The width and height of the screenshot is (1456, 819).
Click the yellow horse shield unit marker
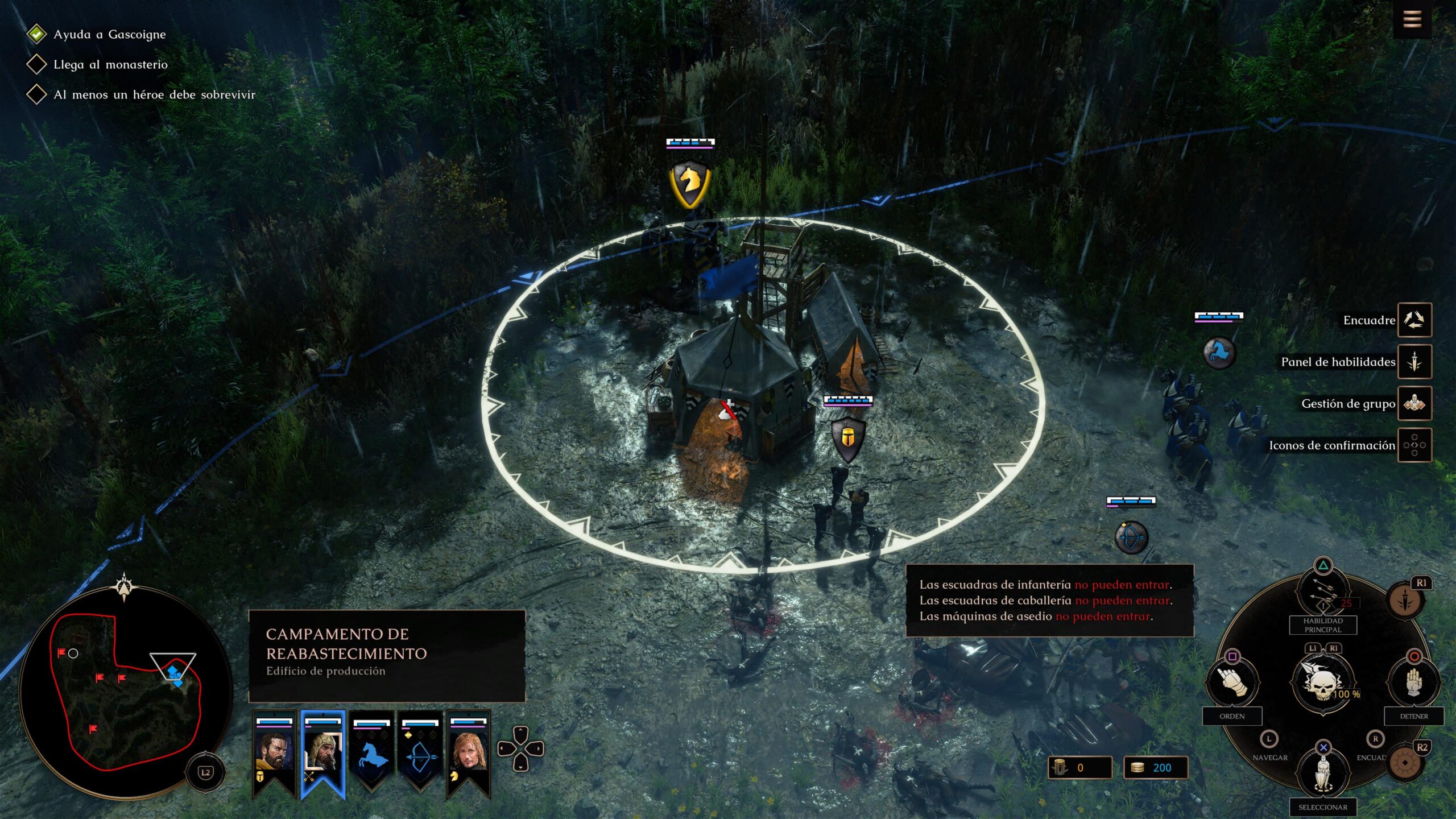690,183
